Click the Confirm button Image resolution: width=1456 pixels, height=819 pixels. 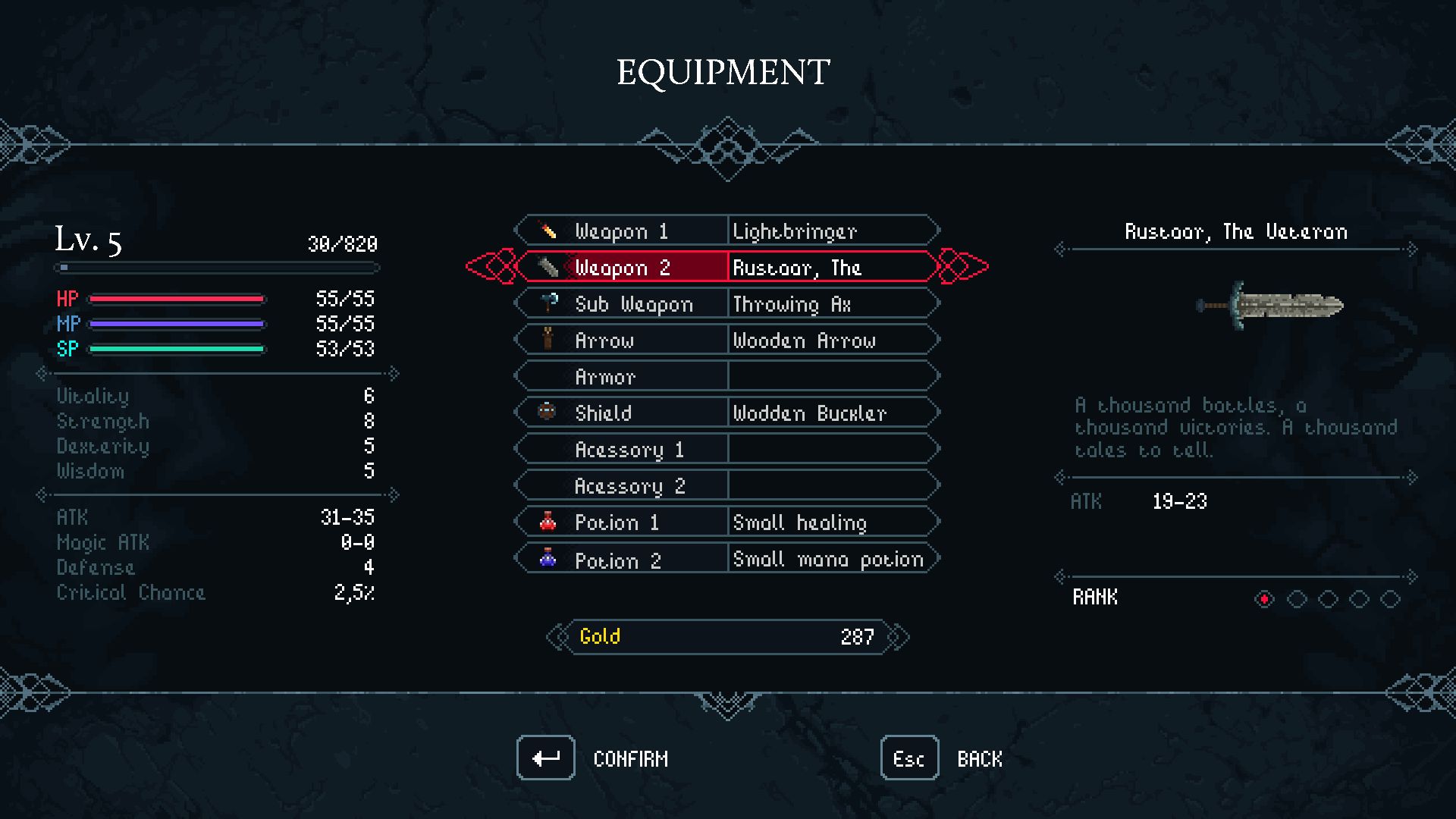click(x=546, y=758)
